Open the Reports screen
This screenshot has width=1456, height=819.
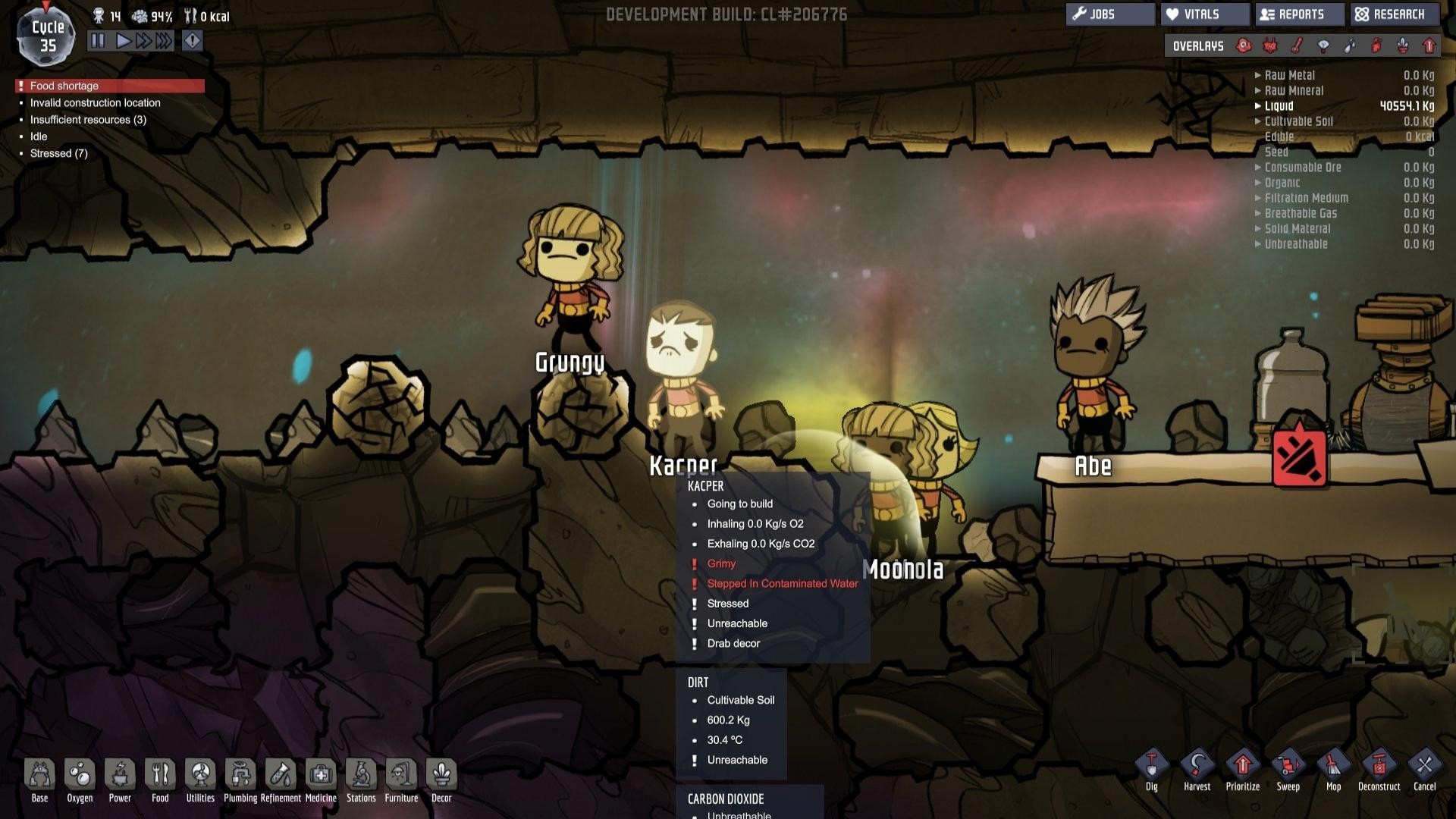click(x=1299, y=14)
